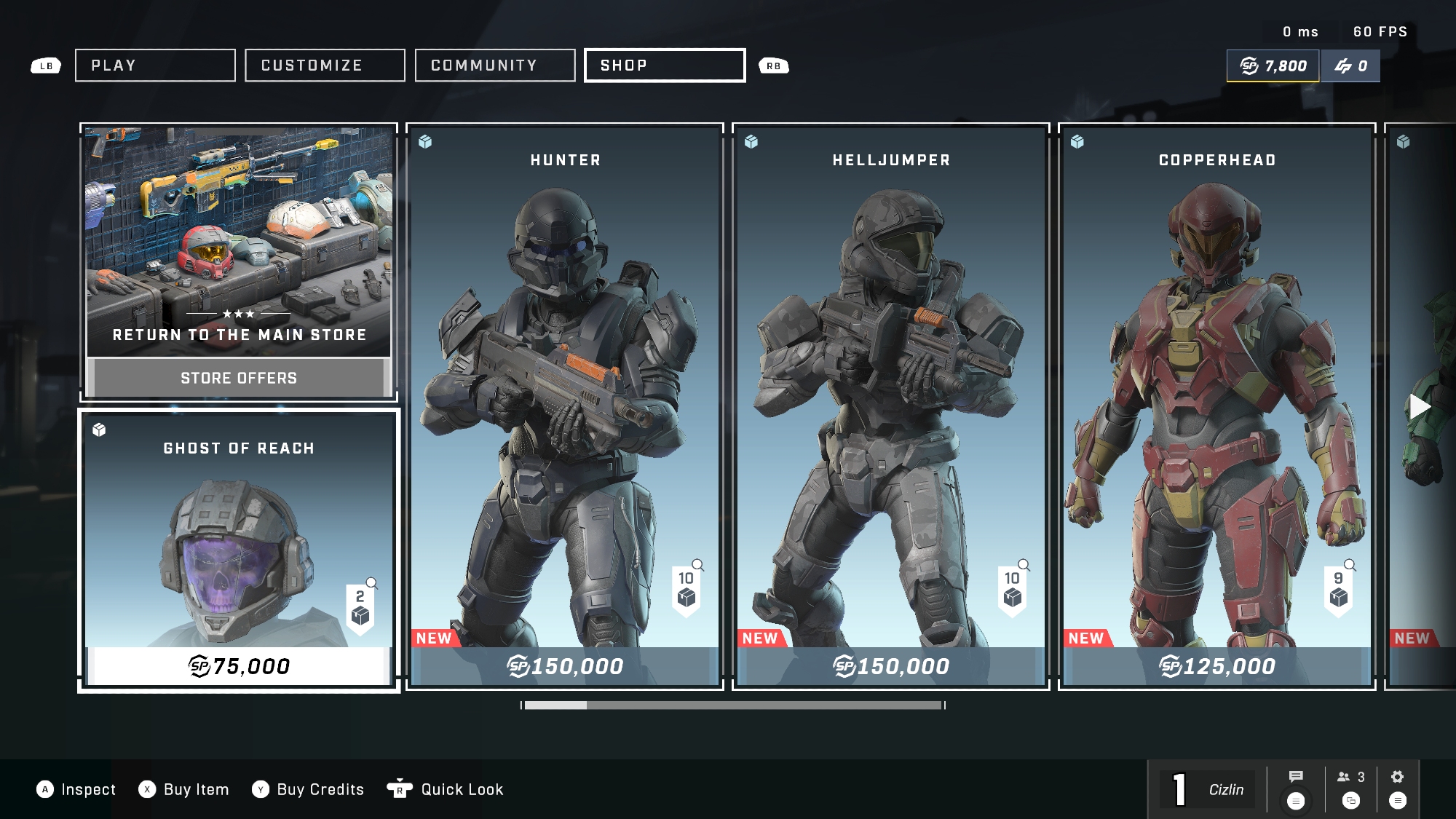Switch to the Play tab
This screenshot has height=819, width=1456.
point(155,66)
